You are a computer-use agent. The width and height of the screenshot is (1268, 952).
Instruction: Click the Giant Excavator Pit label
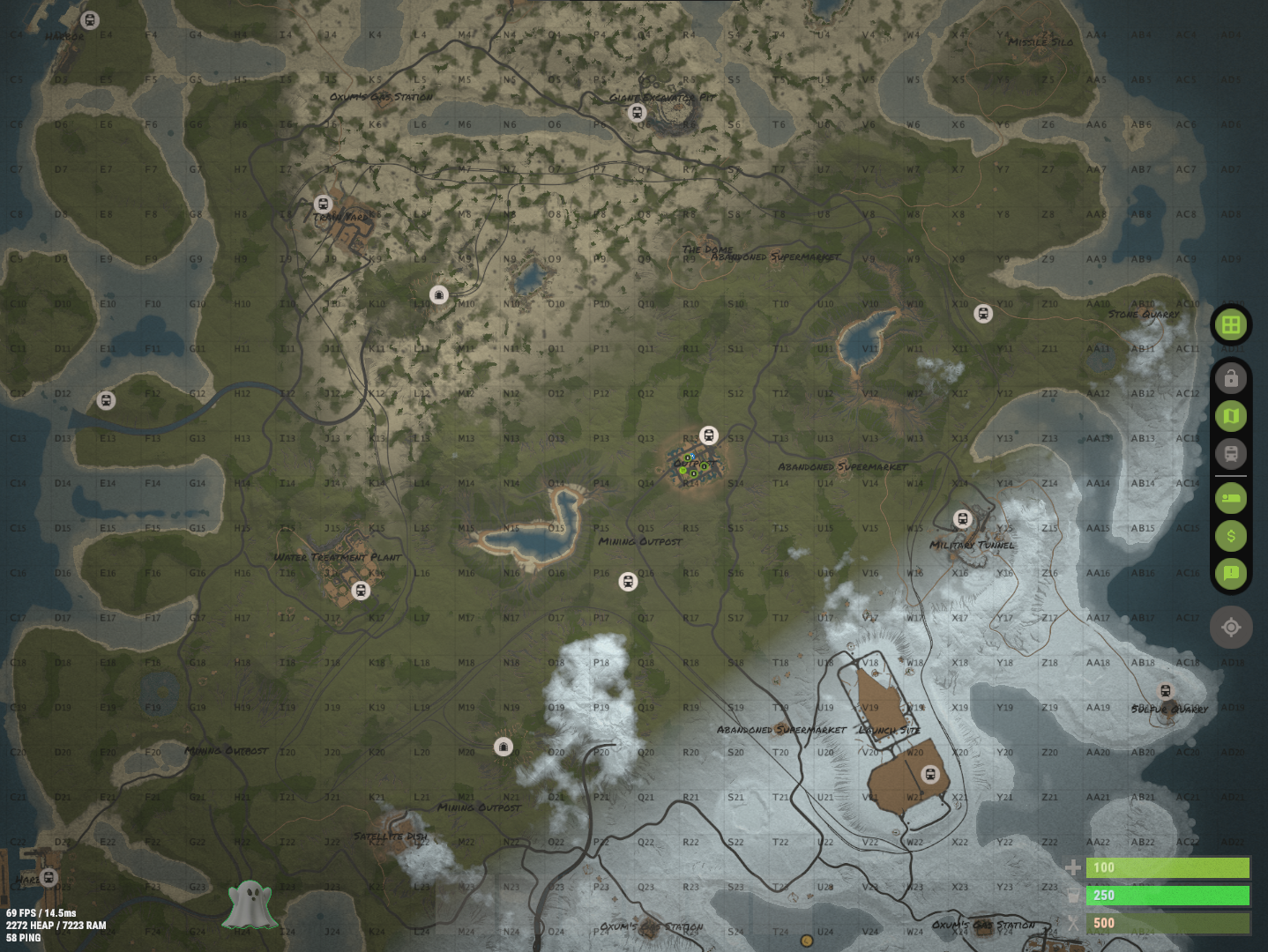tap(660, 97)
